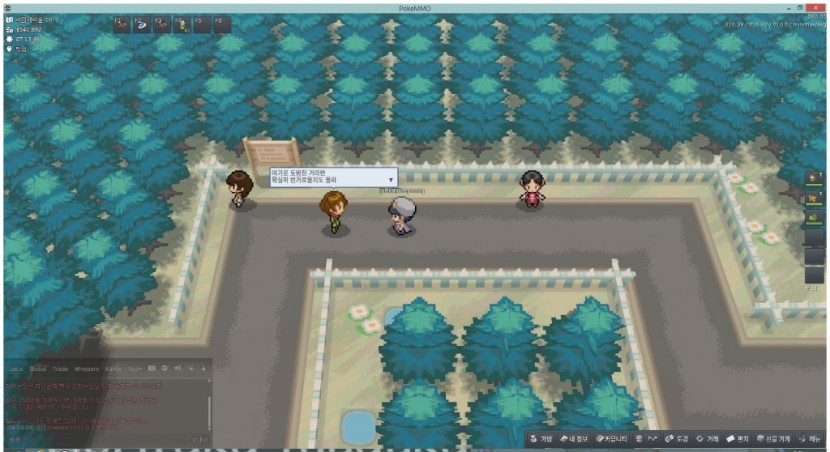Select the Trade chat tab
830x452 pixels.
pyautogui.click(x=62, y=369)
